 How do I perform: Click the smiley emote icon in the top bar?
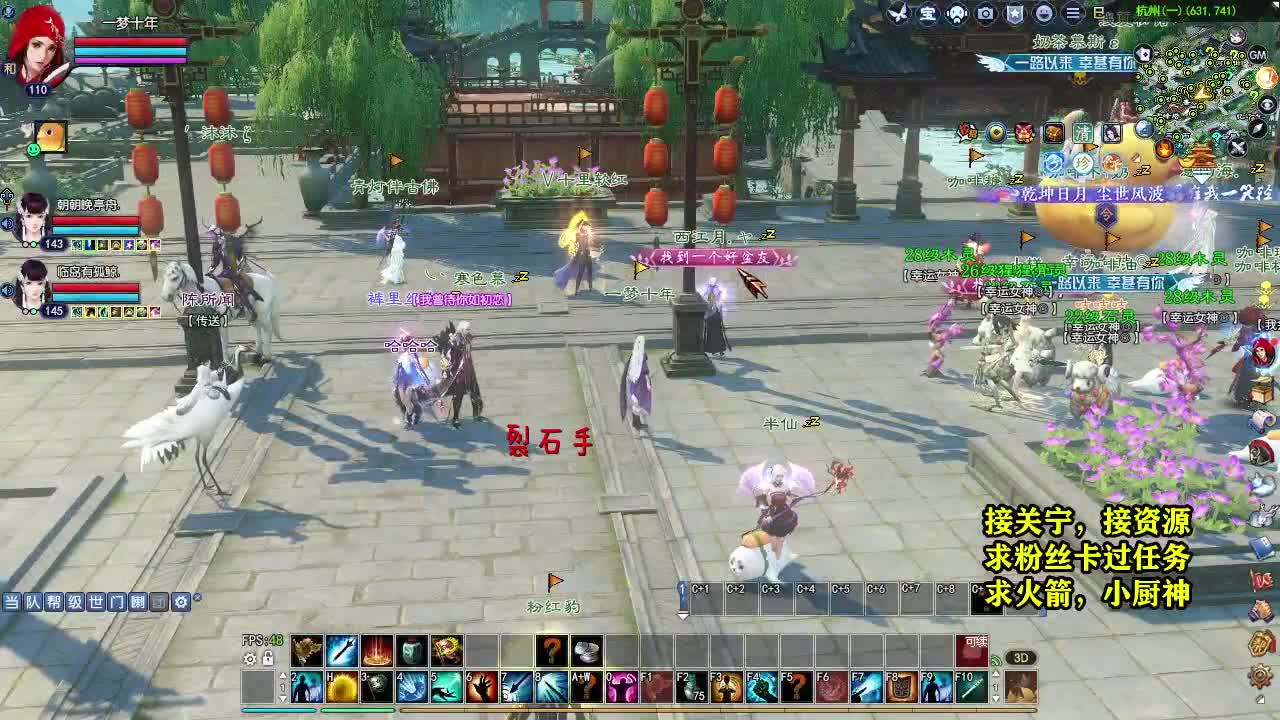(1042, 13)
